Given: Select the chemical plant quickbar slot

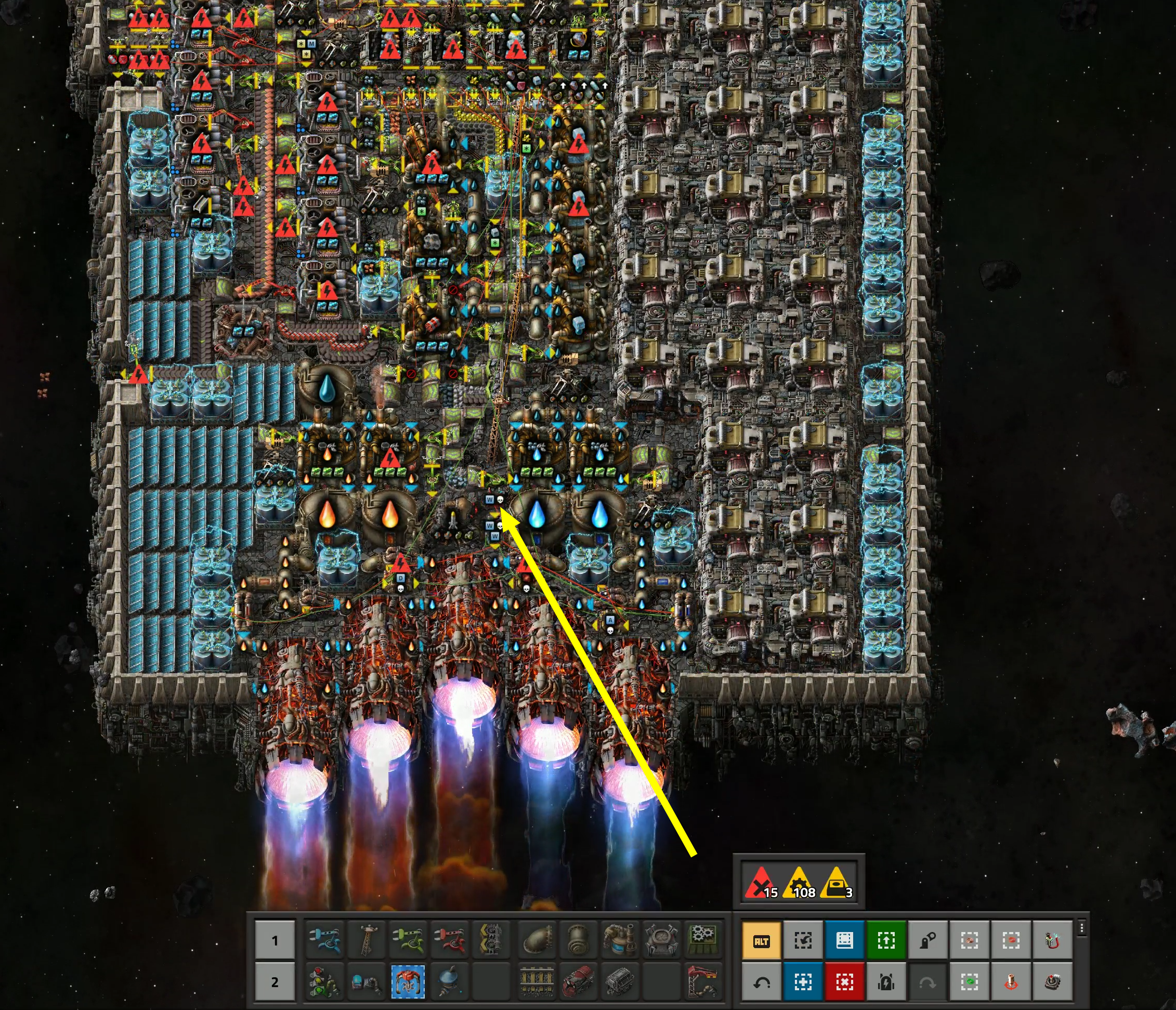Looking at the screenshot, I should click(x=620, y=941).
